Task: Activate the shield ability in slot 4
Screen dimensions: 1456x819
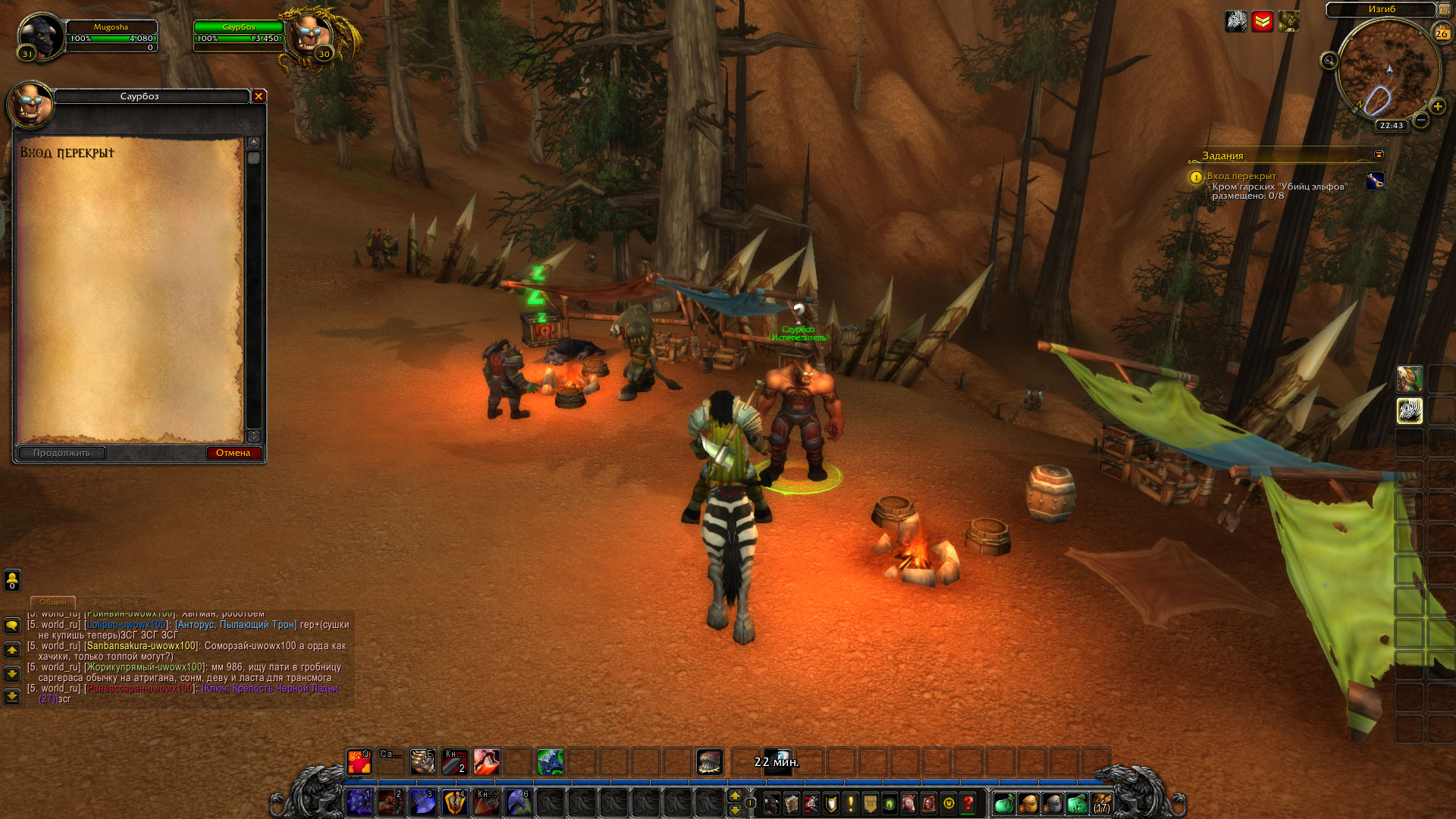Action: pyautogui.click(x=454, y=802)
